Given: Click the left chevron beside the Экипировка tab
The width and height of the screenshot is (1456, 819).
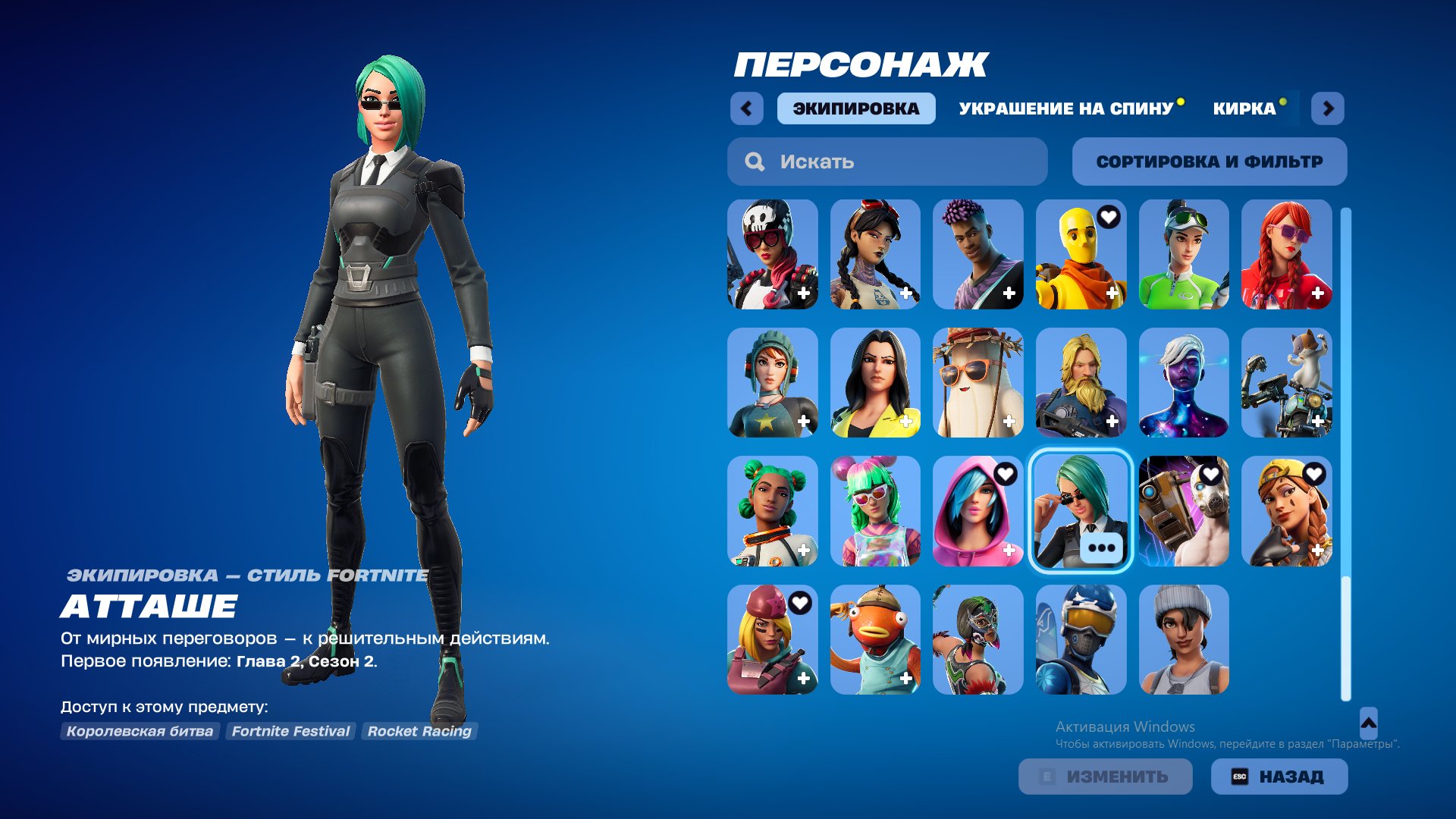Looking at the screenshot, I should click(747, 108).
